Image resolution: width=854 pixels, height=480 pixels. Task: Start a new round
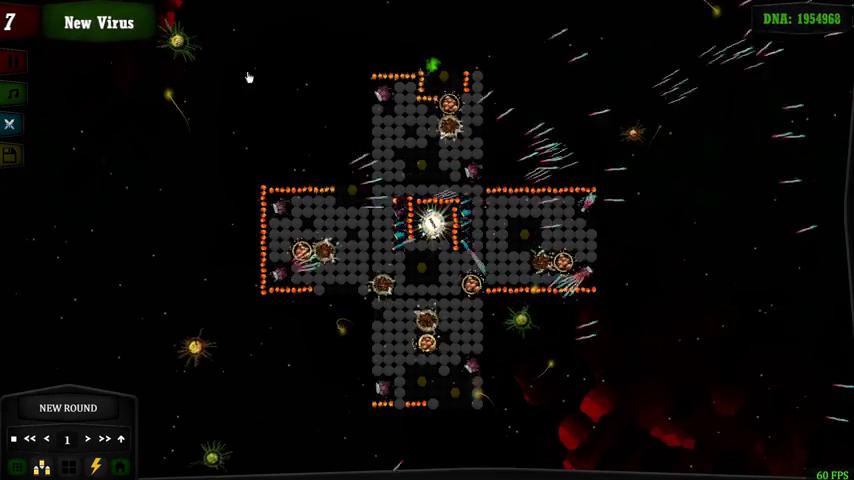pos(68,408)
